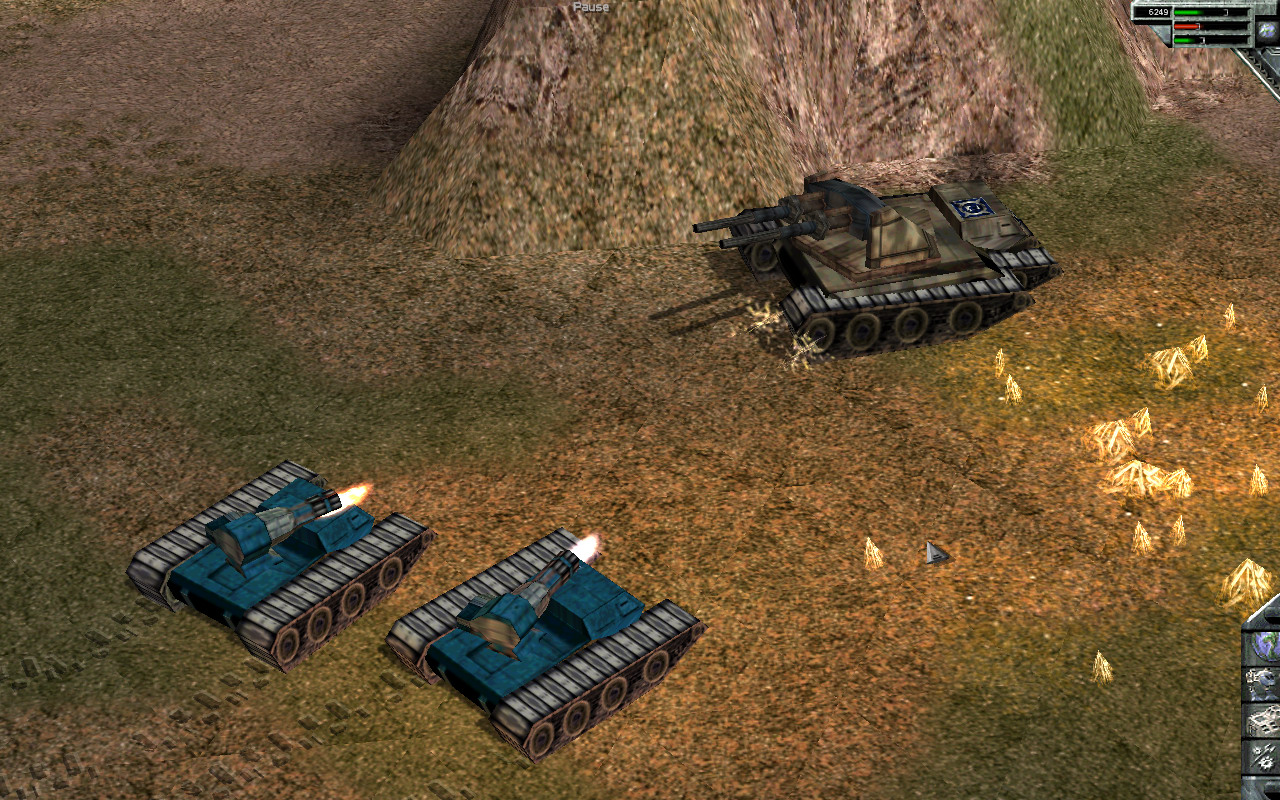1280x800 pixels.
Task: Select the robot unit icon in the sidebar
Action: [1263, 683]
